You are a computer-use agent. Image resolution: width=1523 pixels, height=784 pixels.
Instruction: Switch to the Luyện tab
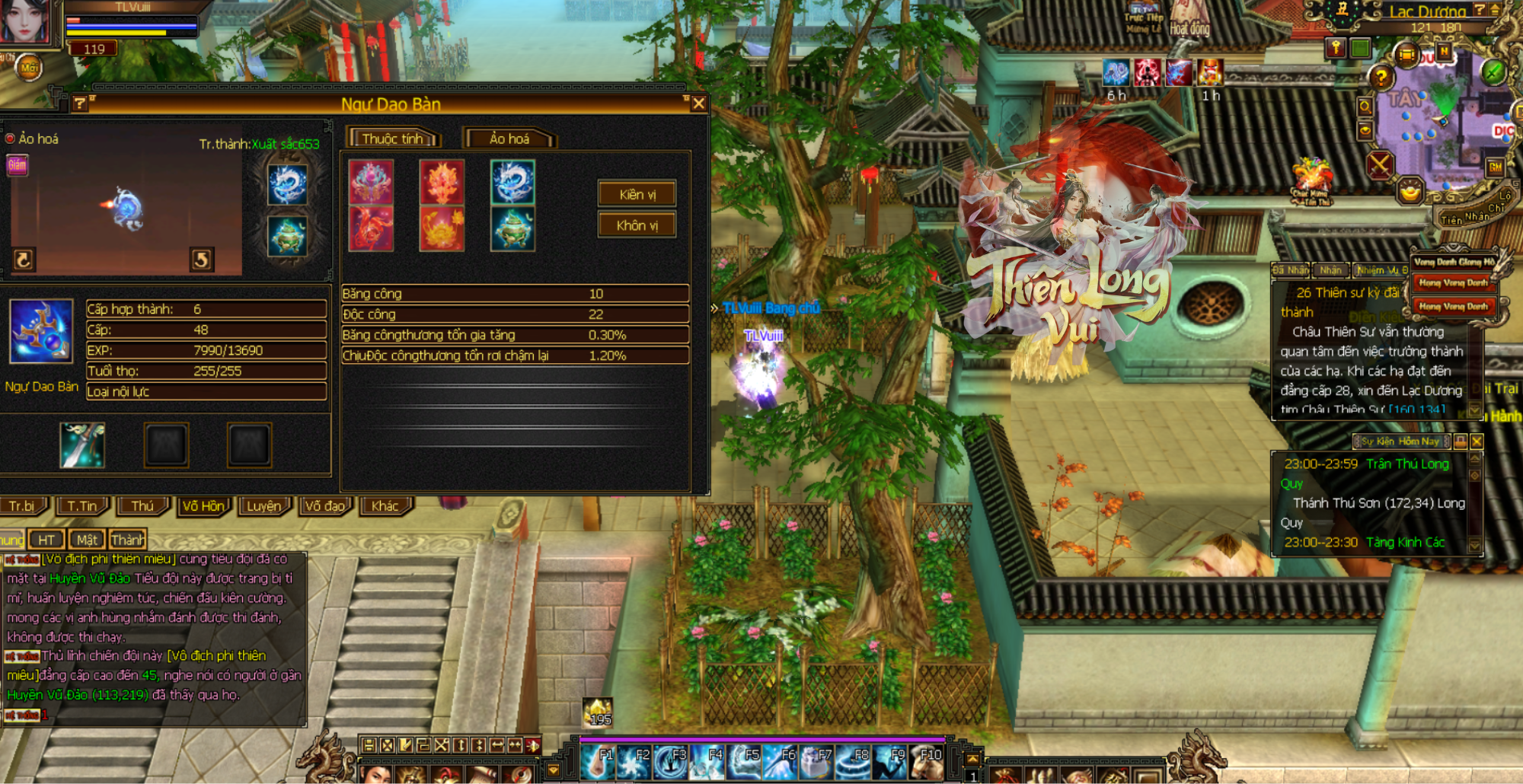(x=263, y=506)
